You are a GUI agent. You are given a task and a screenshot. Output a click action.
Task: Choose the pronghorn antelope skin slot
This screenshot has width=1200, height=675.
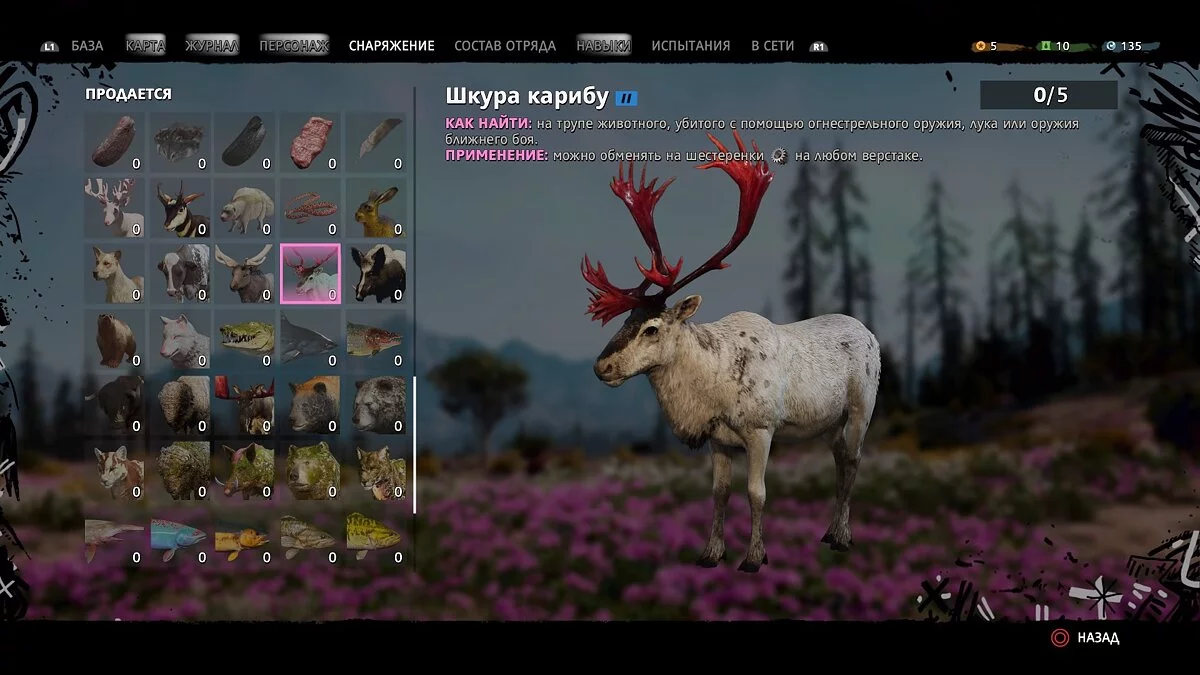coord(180,207)
